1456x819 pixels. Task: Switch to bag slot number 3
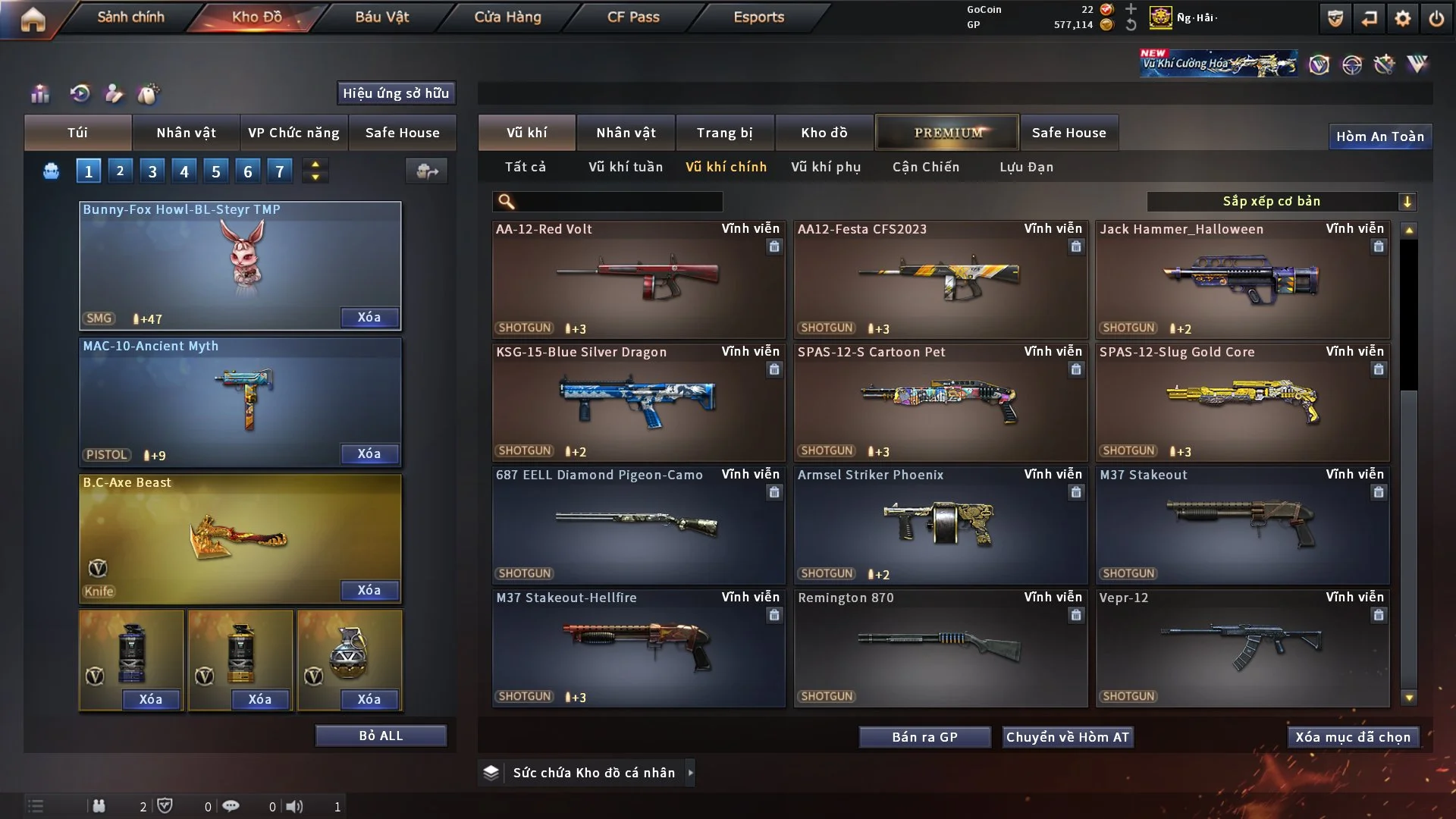(x=152, y=171)
